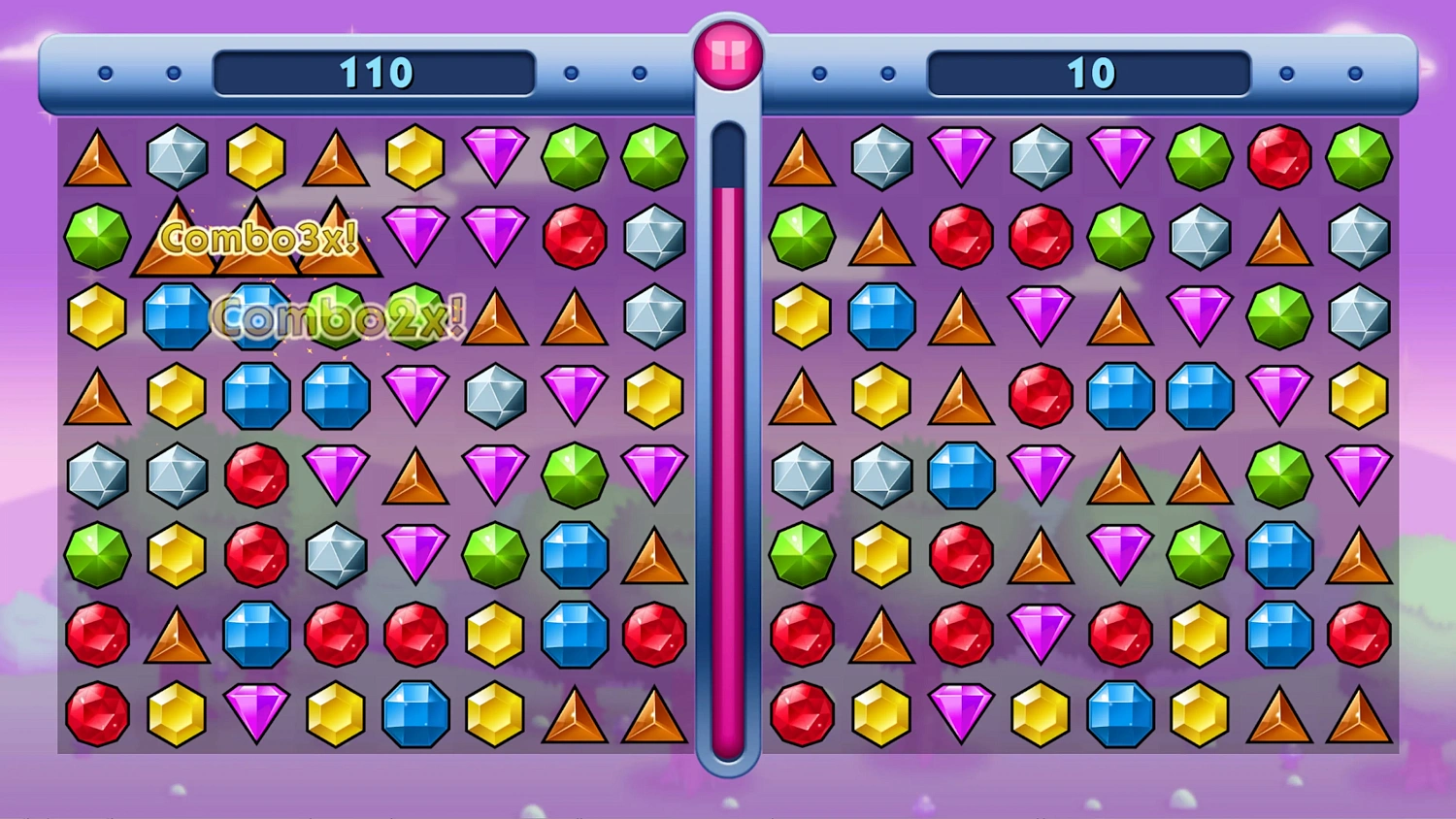Click an orange triangle gem in the left board's bottom row
This screenshot has width=1456, height=819.
click(577, 715)
